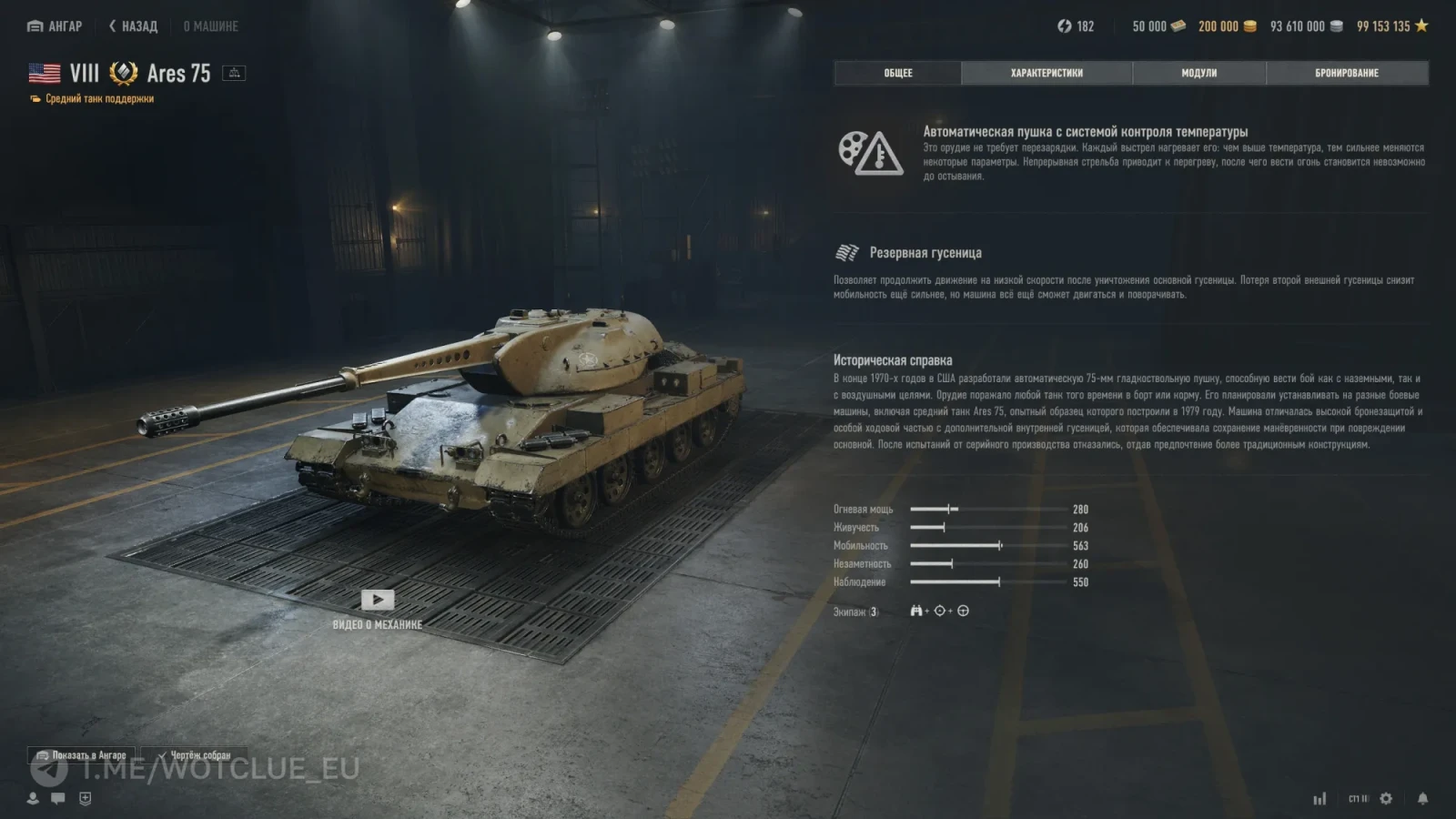Switch to the Общее tab

tap(897, 73)
